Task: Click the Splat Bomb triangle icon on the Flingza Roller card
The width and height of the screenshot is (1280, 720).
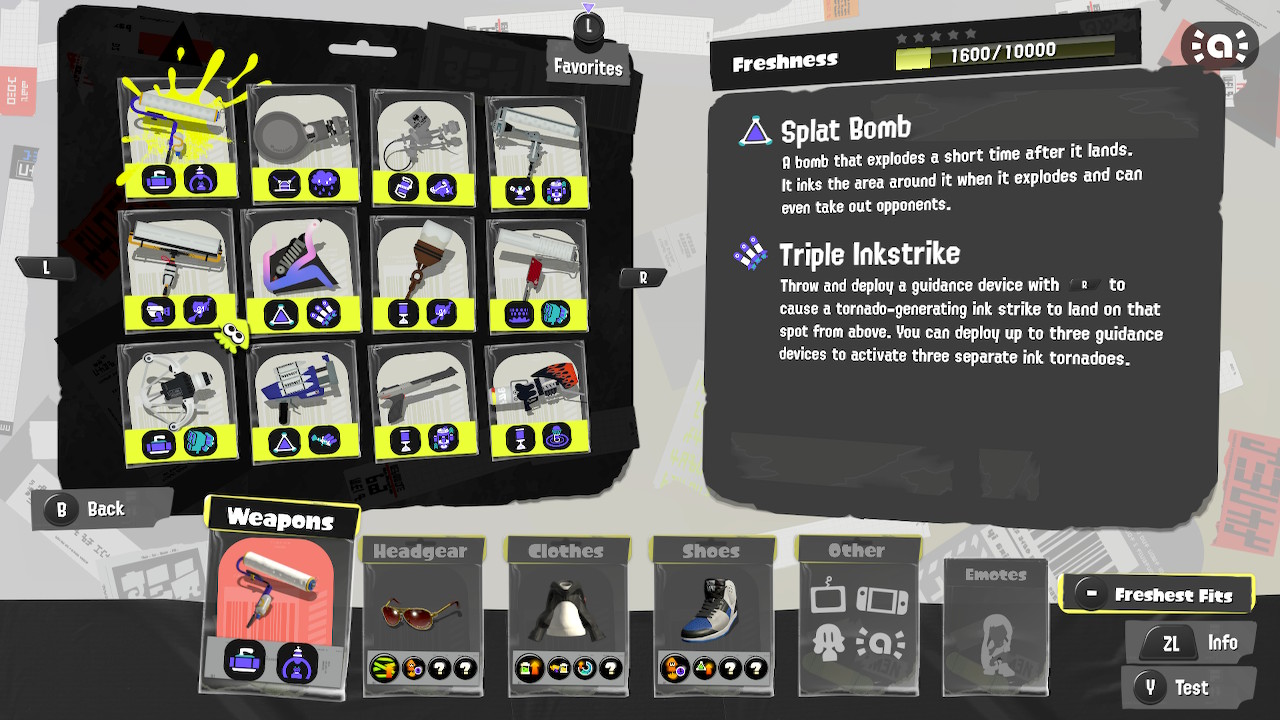Action: (x=279, y=316)
